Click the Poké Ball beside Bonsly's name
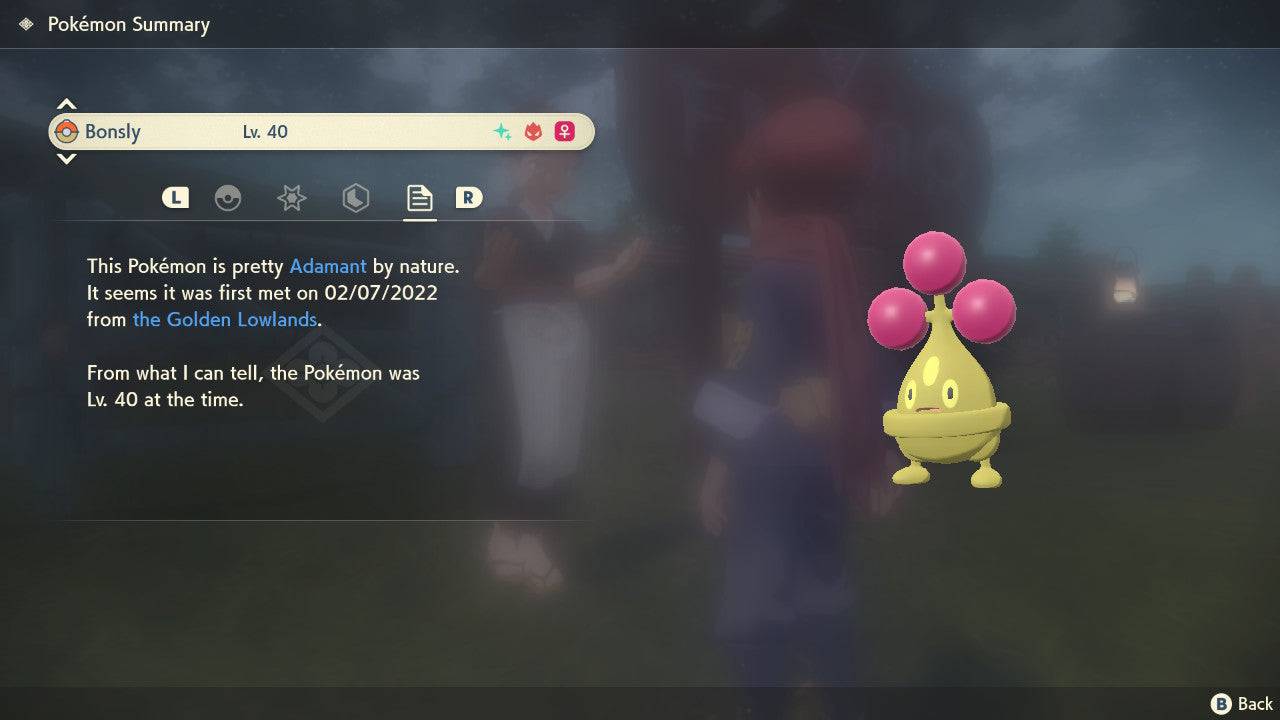This screenshot has height=720, width=1280. tap(67, 131)
